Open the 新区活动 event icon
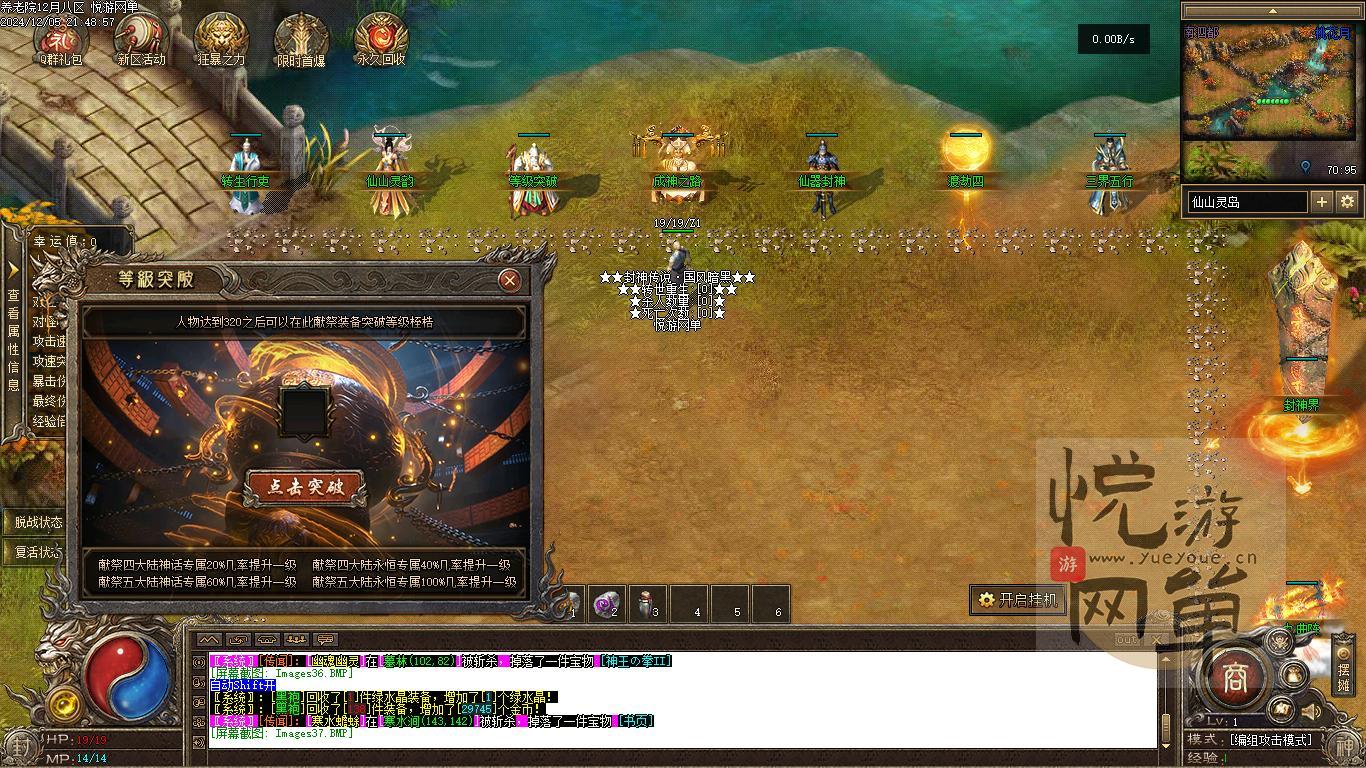 tap(141, 38)
